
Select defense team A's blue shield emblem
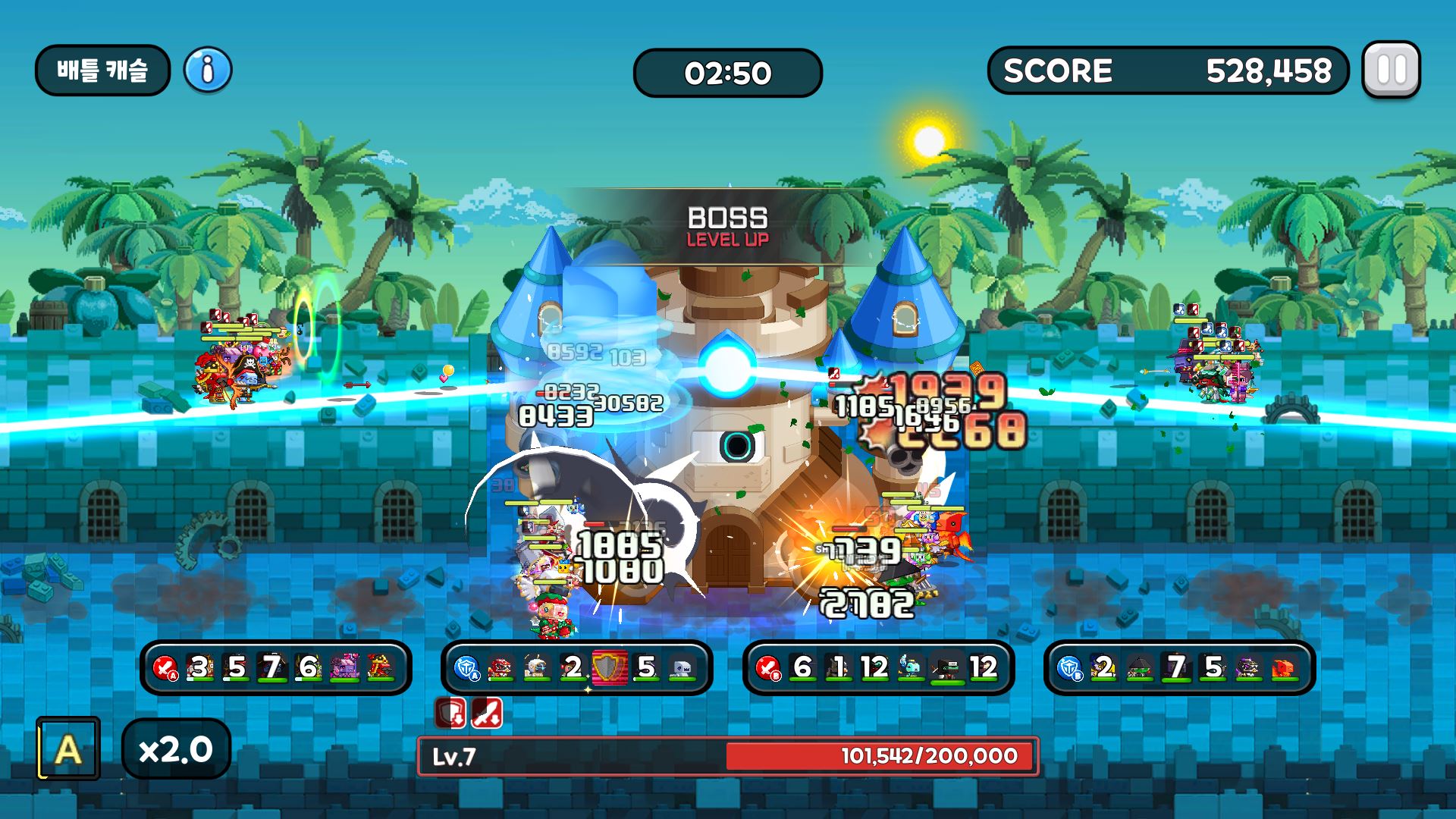click(466, 668)
